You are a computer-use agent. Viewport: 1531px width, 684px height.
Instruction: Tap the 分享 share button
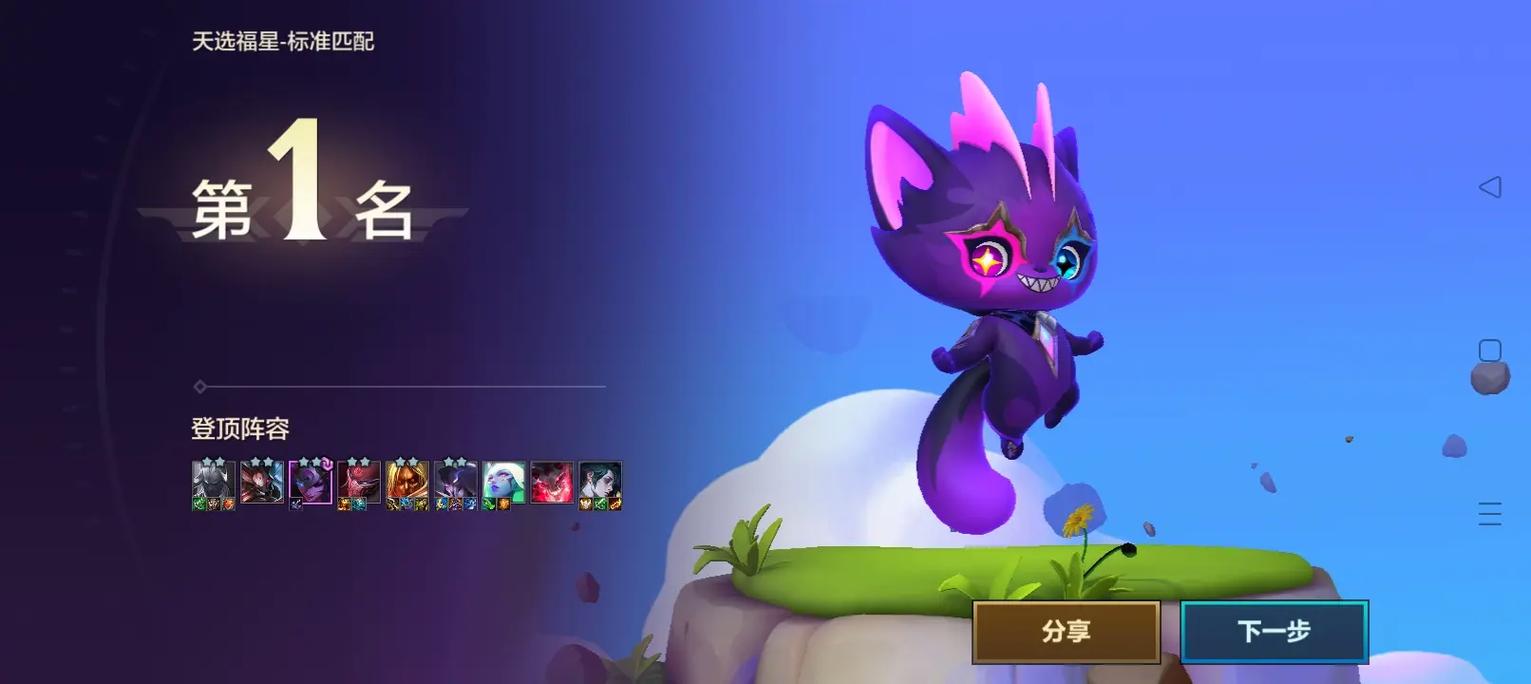point(1066,632)
